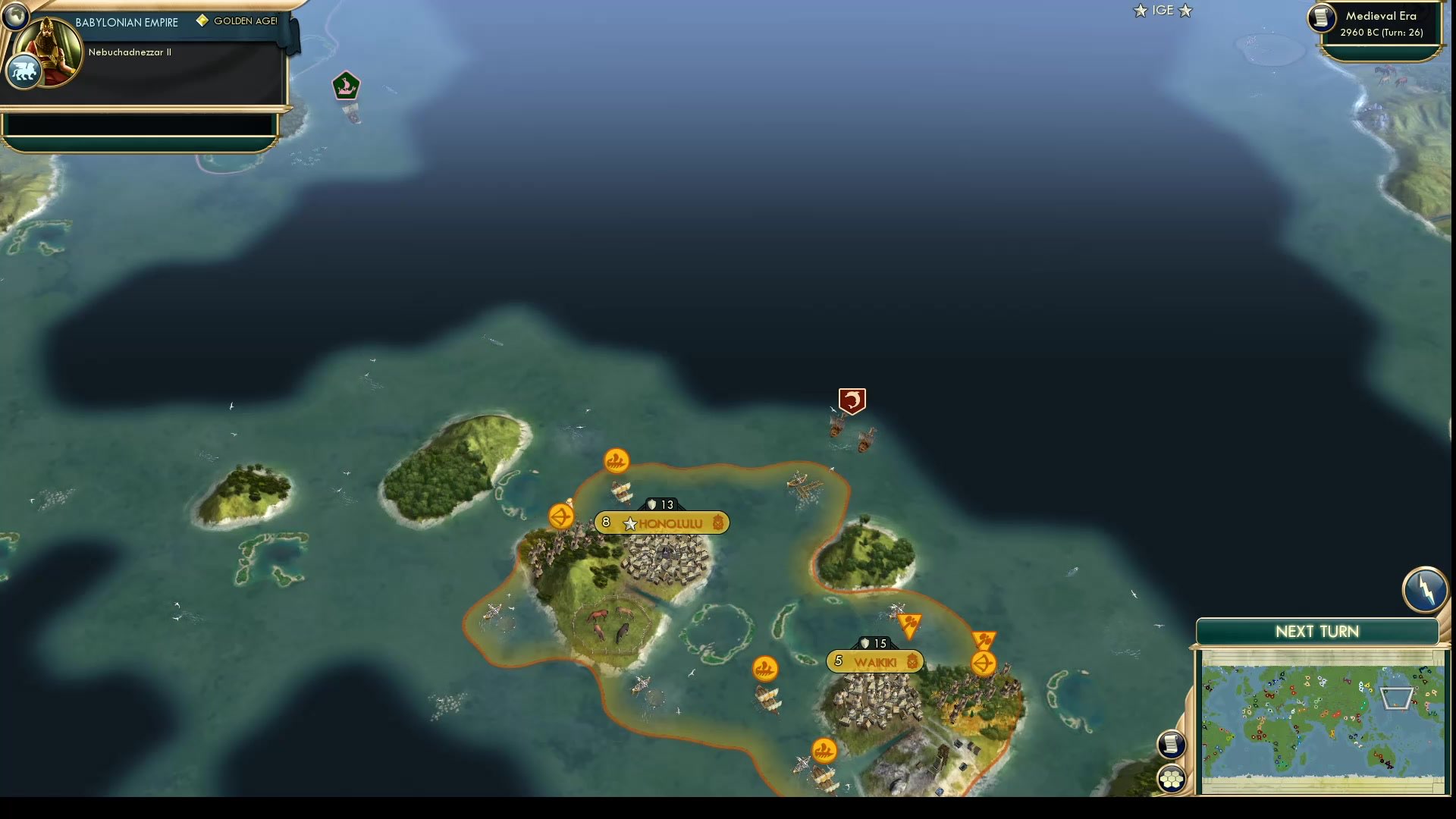Open the Honolulu city banner
The width and height of the screenshot is (1456, 819).
(661, 522)
